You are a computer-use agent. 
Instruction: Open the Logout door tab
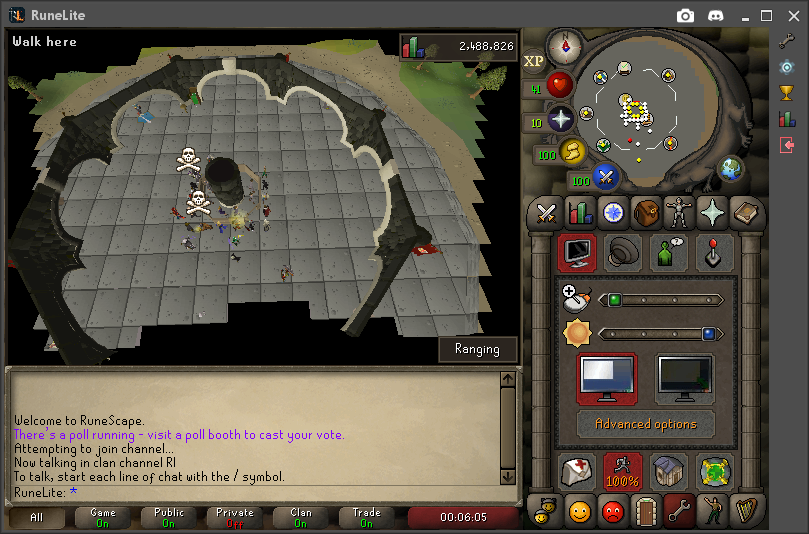[646, 511]
